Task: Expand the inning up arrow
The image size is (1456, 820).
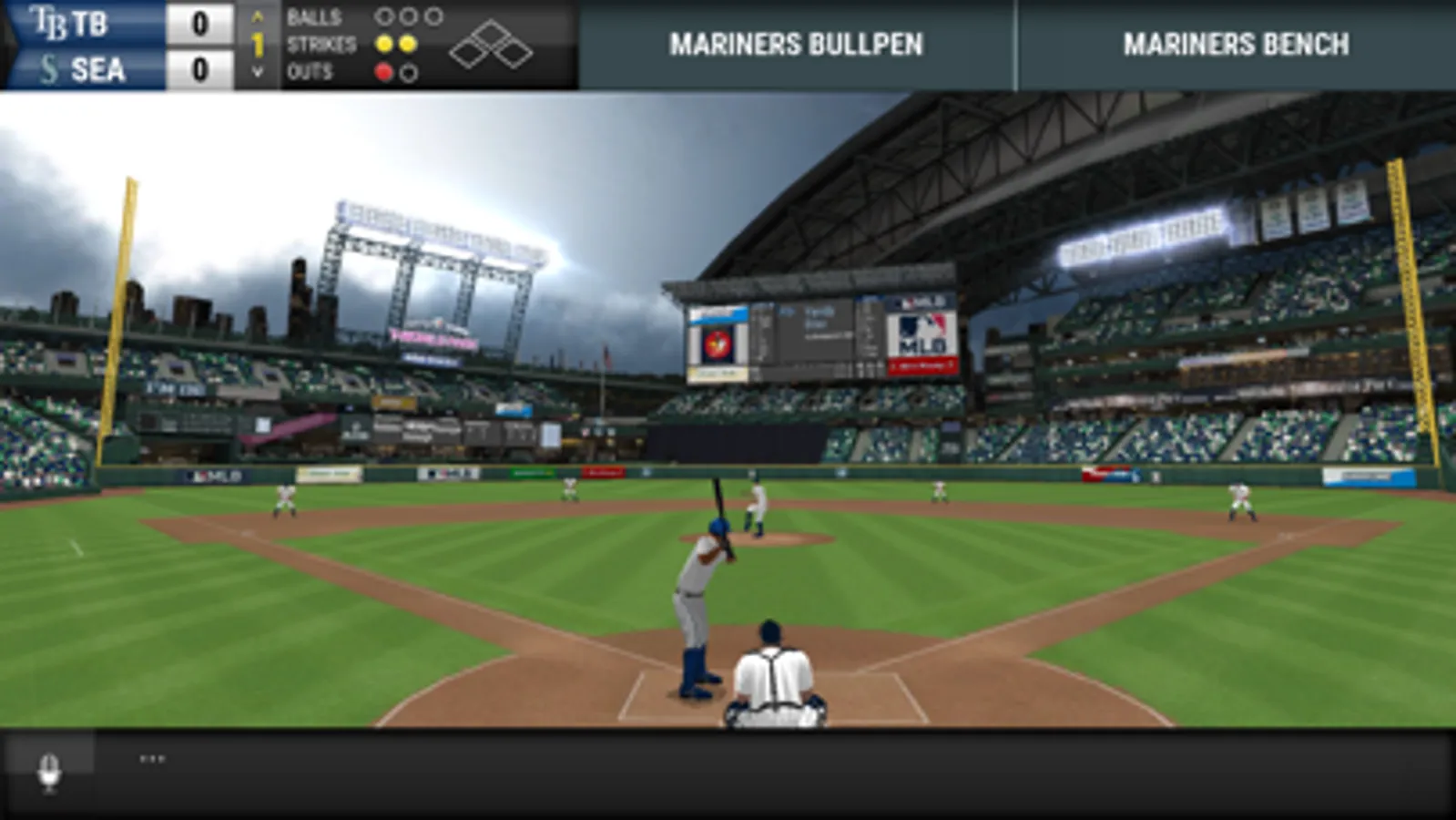Action: click(x=257, y=15)
